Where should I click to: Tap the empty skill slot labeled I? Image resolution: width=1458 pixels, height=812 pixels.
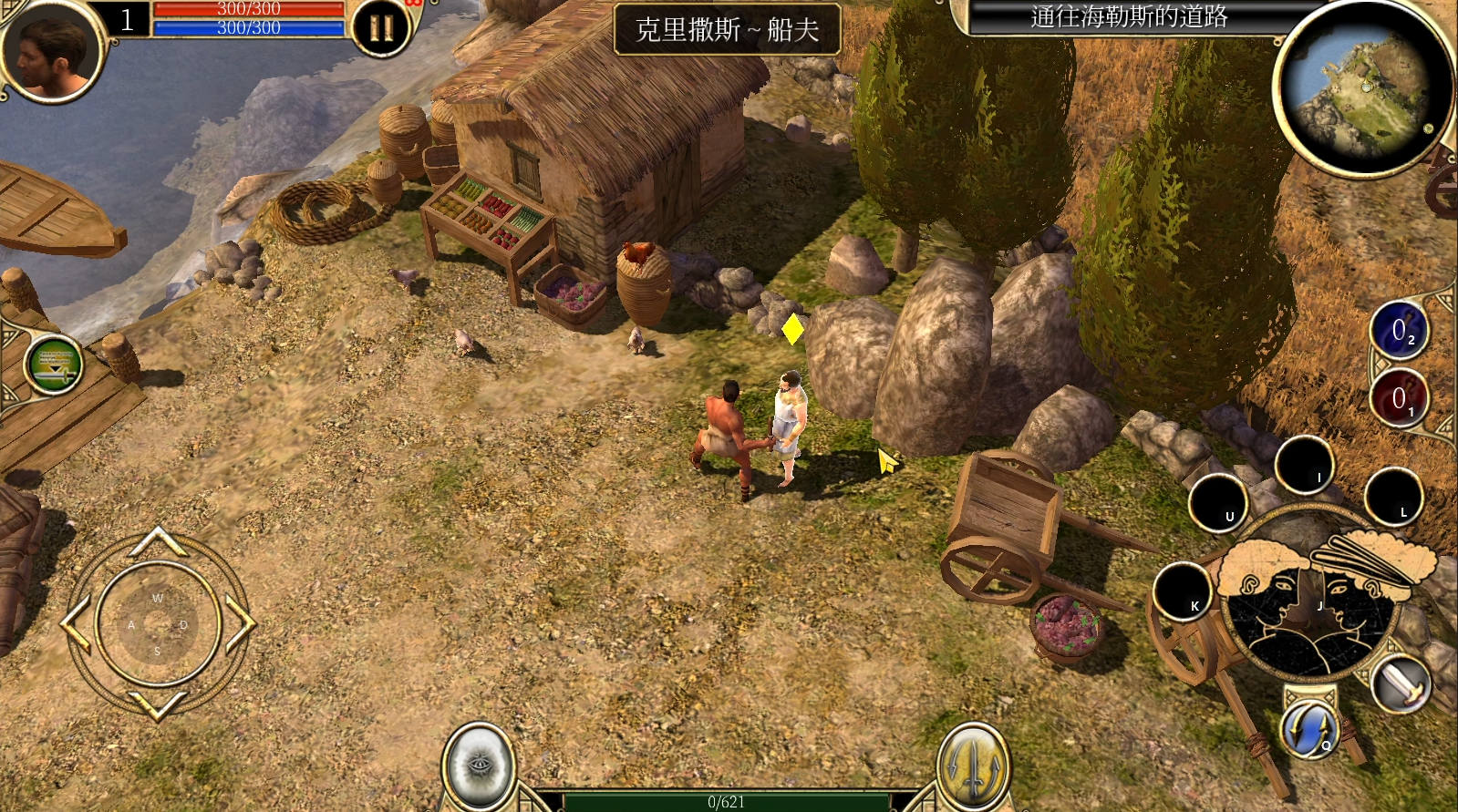click(1304, 465)
